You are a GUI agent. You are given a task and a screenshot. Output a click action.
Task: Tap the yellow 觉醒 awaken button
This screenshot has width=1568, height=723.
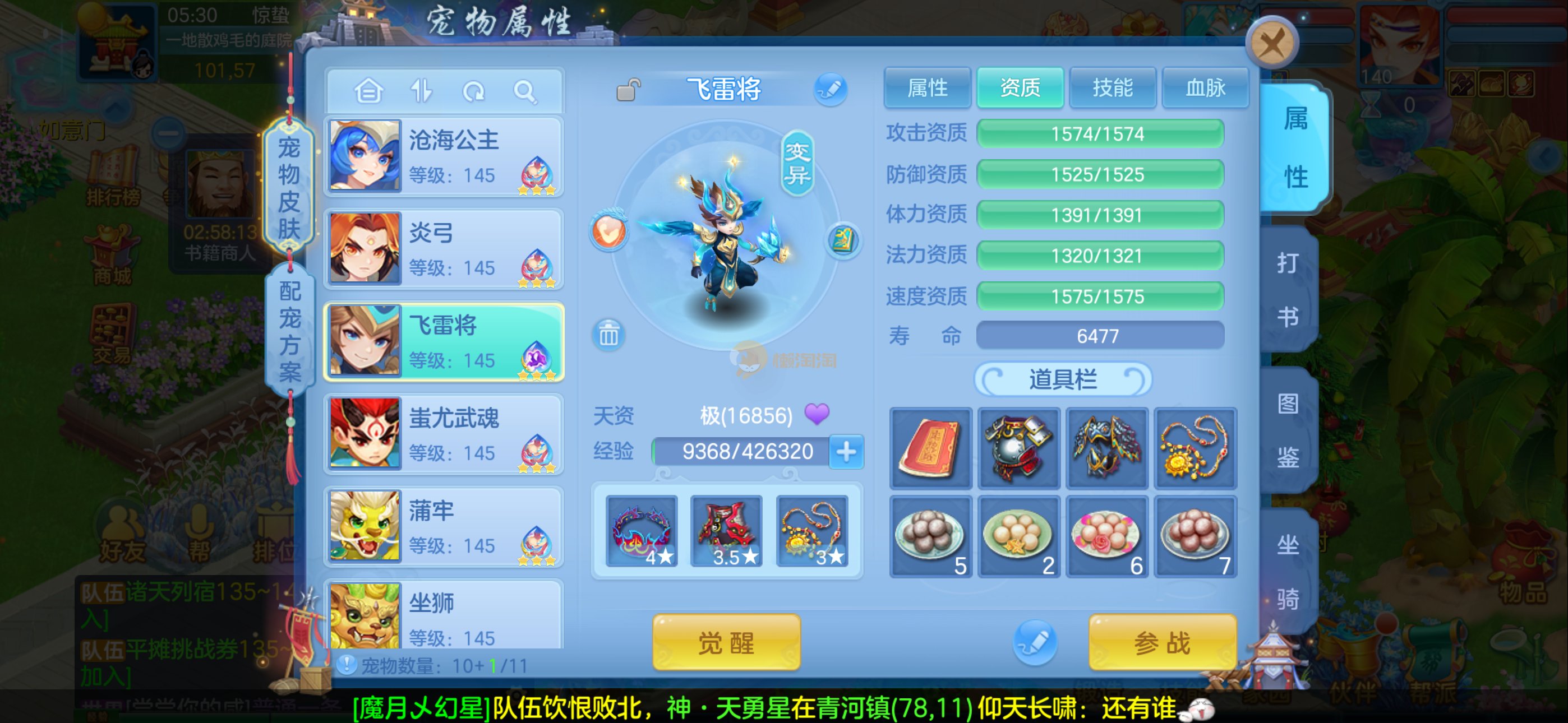(726, 642)
